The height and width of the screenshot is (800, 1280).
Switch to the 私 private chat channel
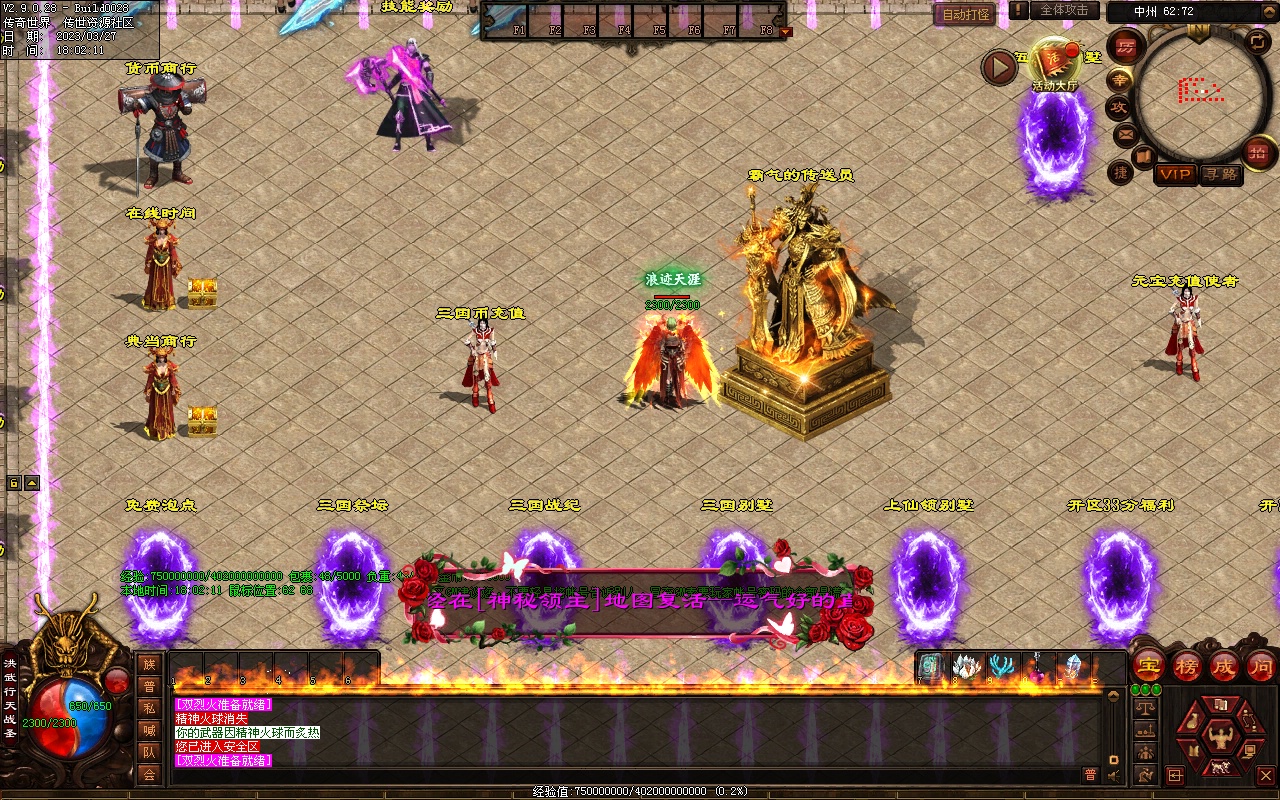[149, 708]
